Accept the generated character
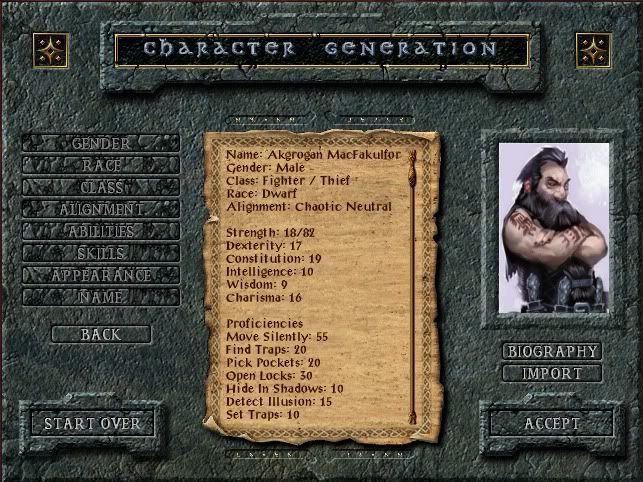Viewport: 643px width, 482px height. click(x=552, y=424)
